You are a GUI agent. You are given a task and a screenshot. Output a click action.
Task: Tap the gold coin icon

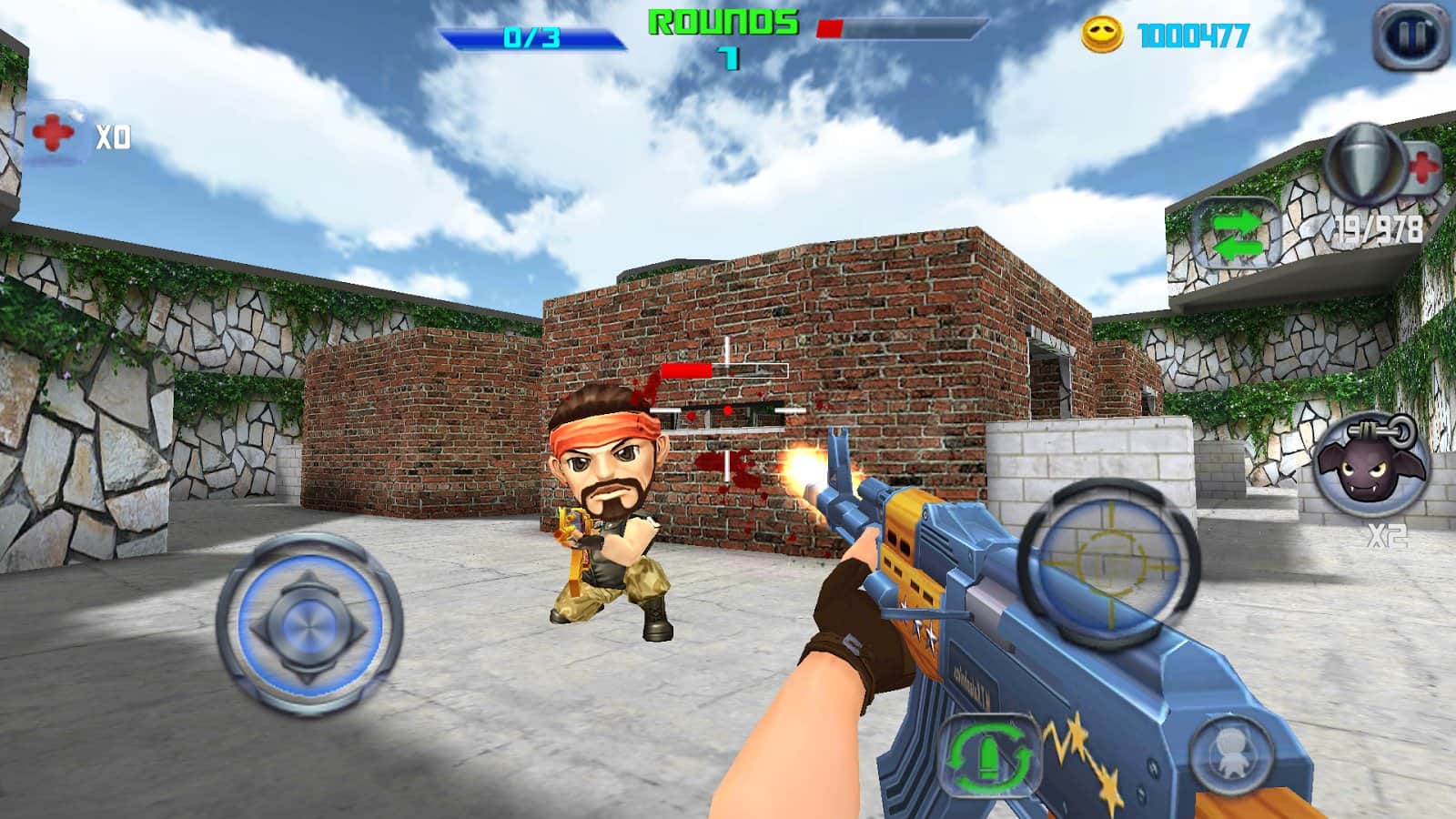click(x=1102, y=35)
